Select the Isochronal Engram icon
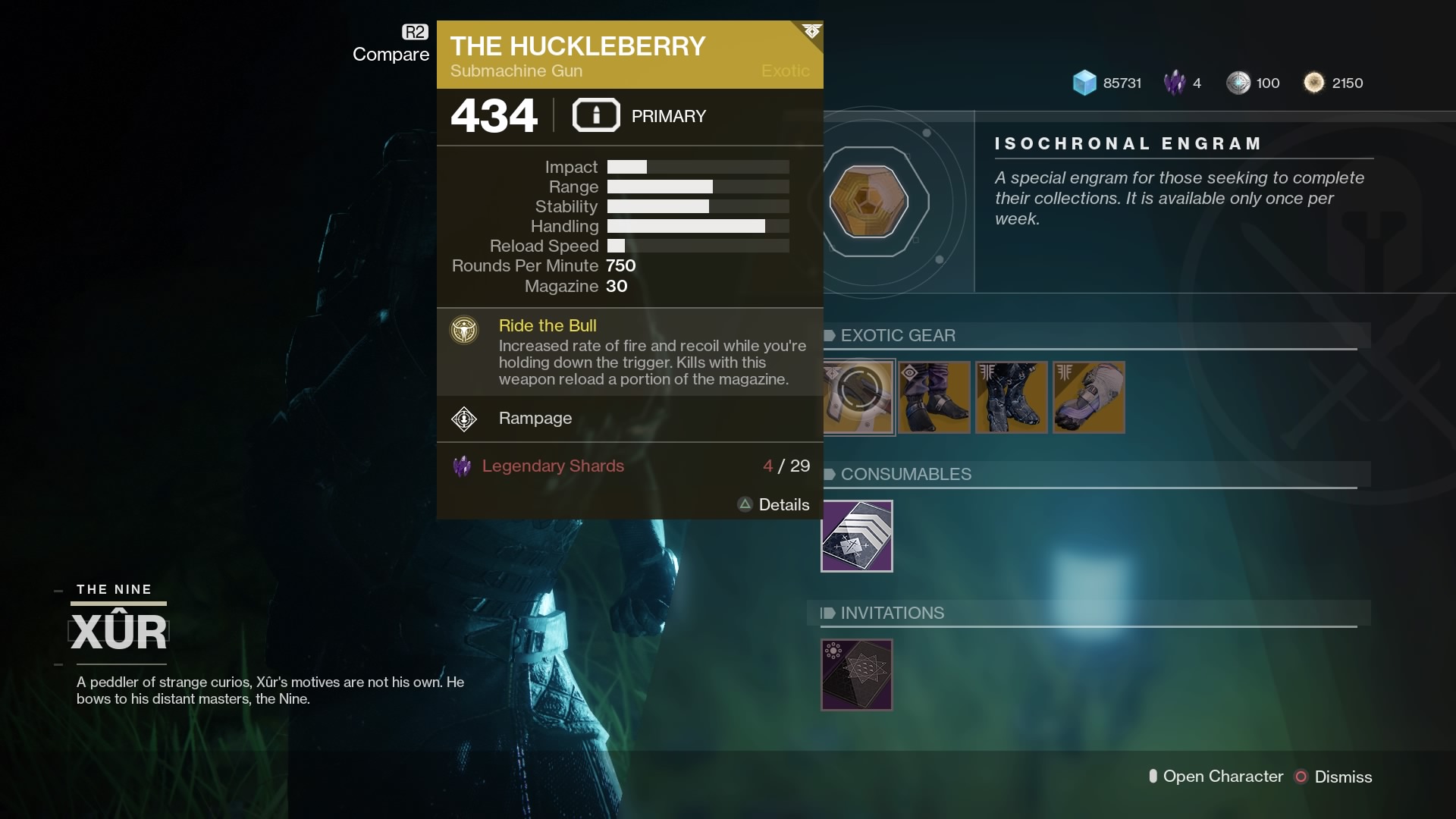Image resolution: width=1456 pixels, height=819 pixels. [x=868, y=202]
